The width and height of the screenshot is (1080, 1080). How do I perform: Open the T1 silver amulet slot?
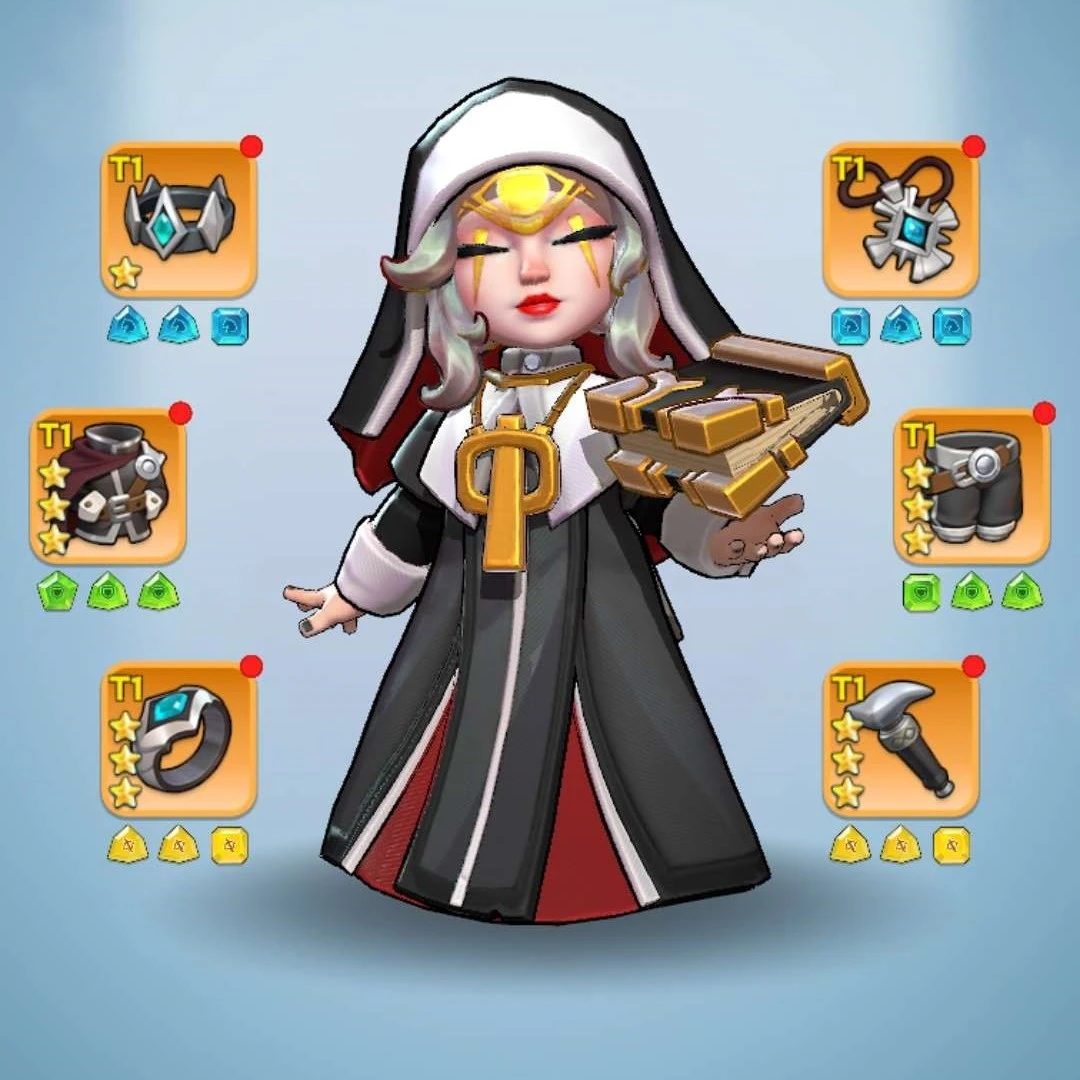tap(900, 219)
